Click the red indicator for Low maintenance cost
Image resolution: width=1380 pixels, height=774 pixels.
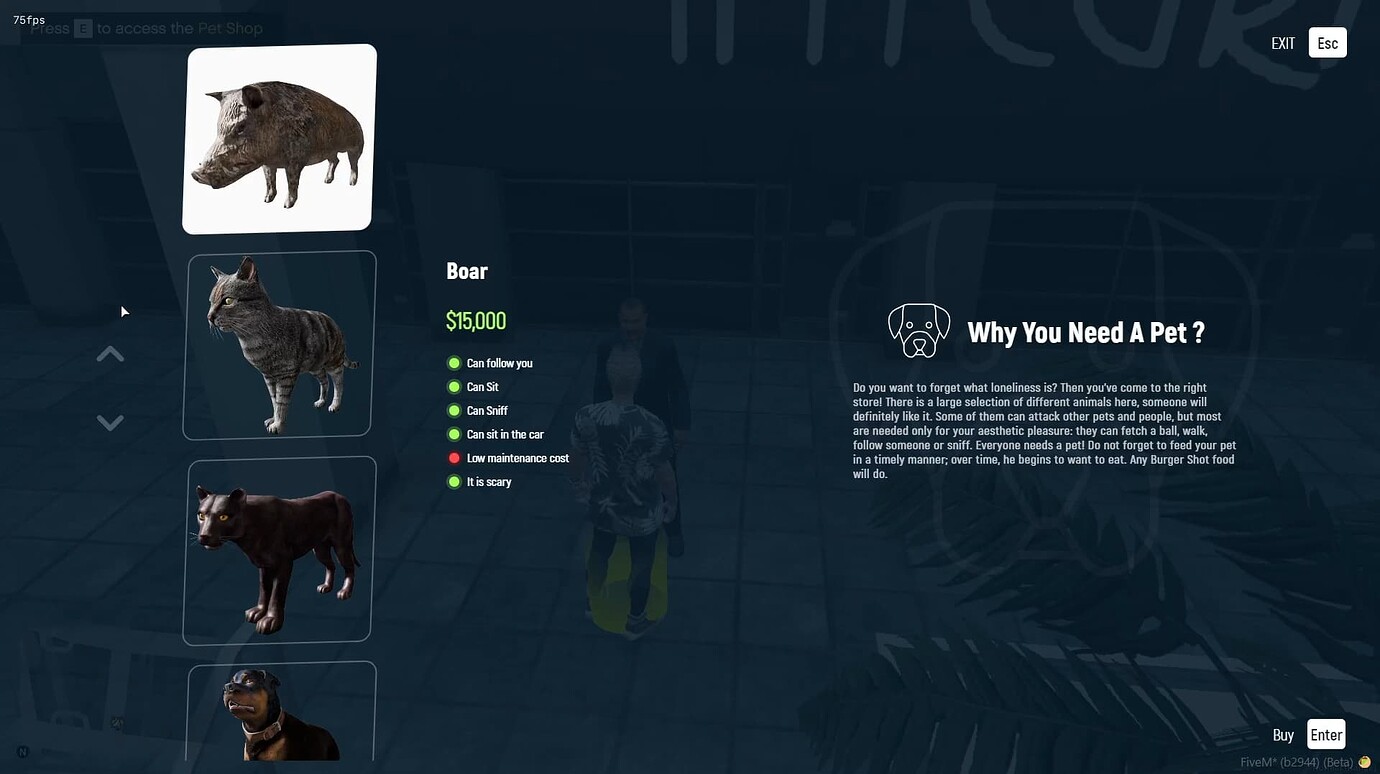point(455,458)
